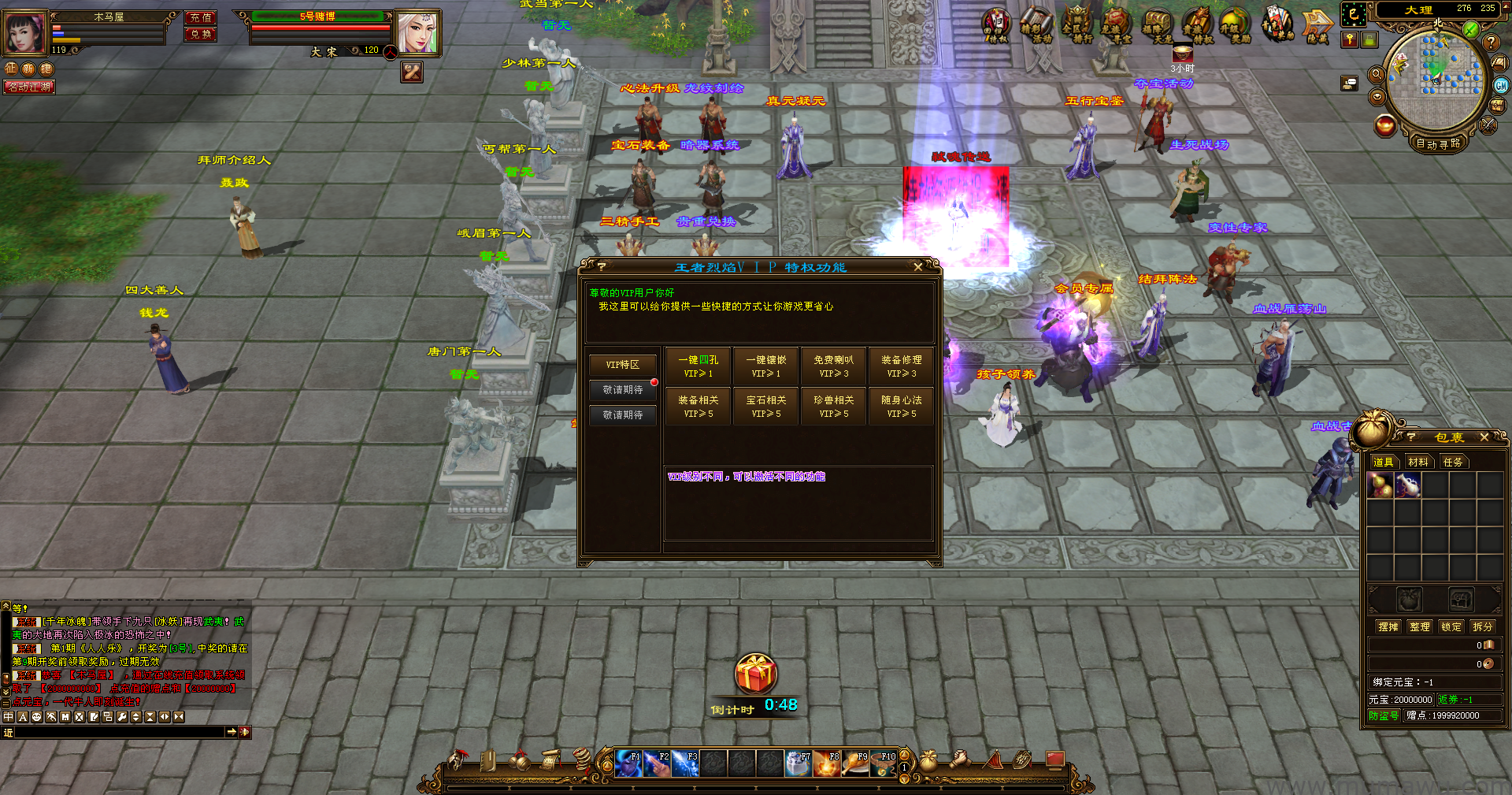Image resolution: width=1512 pixels, height=795 pixels.
Task: Close the 包裹 bag window
Action: (x=1484, y=437)
